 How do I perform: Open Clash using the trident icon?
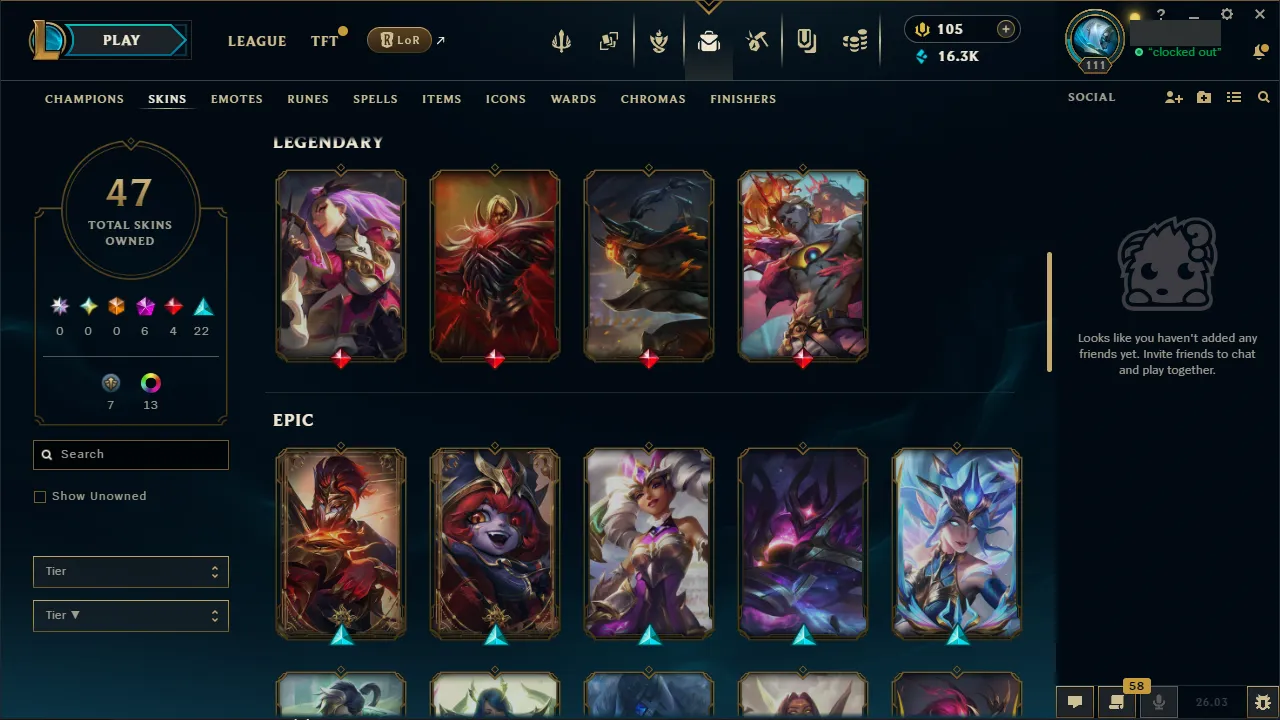[561, 41]
